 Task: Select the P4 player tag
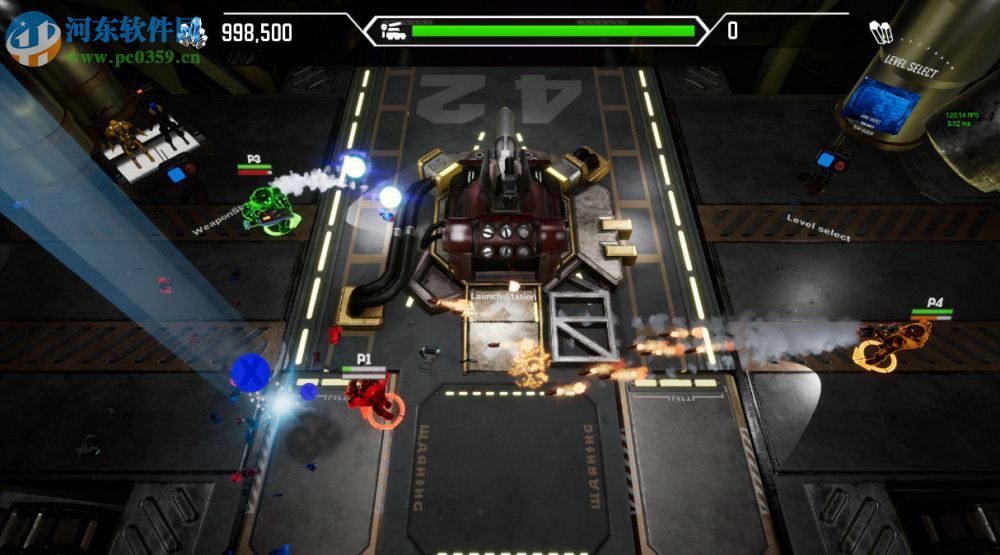(x=934, y=302)
